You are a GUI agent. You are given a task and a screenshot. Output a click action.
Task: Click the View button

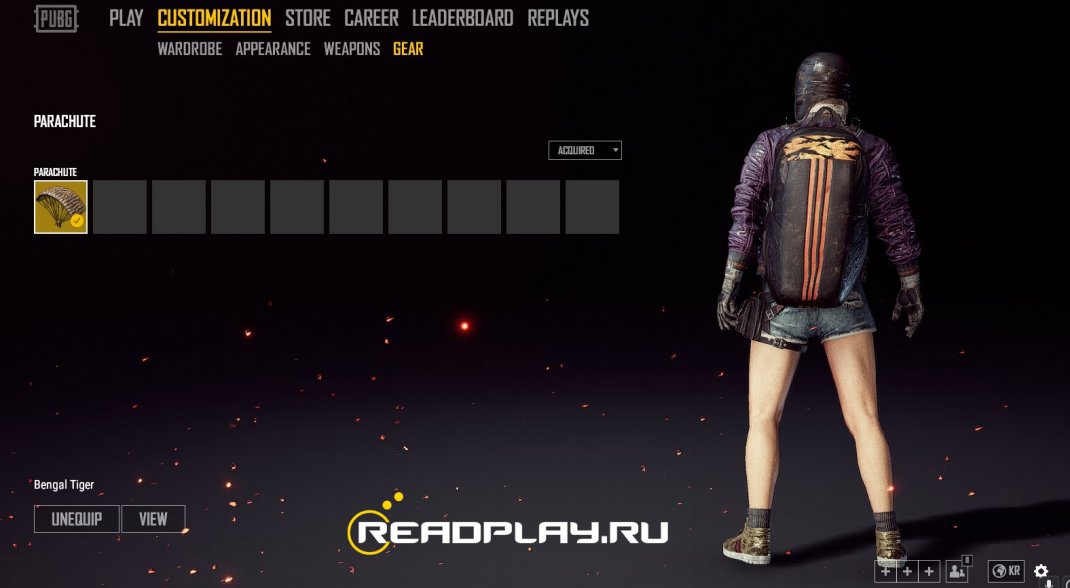point(153,519)
